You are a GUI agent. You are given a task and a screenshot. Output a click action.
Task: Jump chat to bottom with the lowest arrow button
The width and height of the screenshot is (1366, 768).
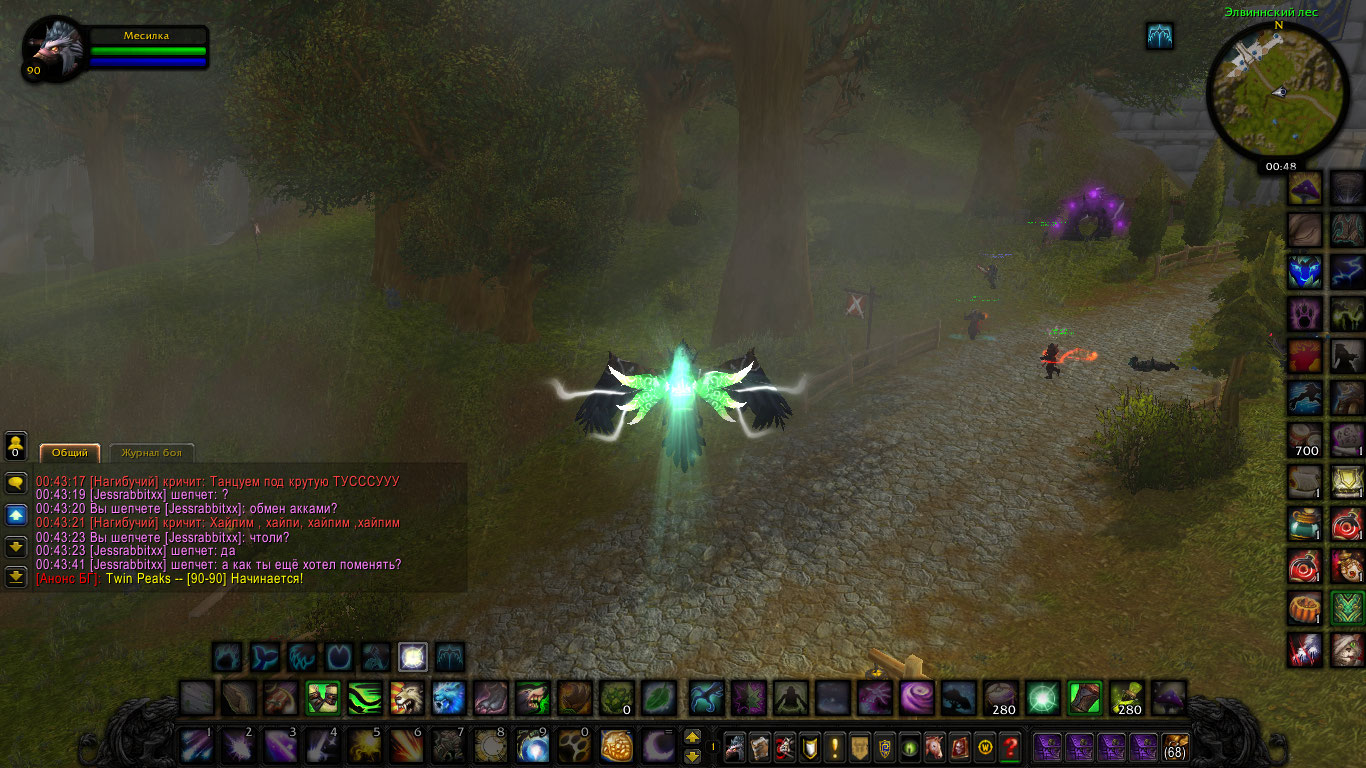pyautogui.click(x=16, y=577)
